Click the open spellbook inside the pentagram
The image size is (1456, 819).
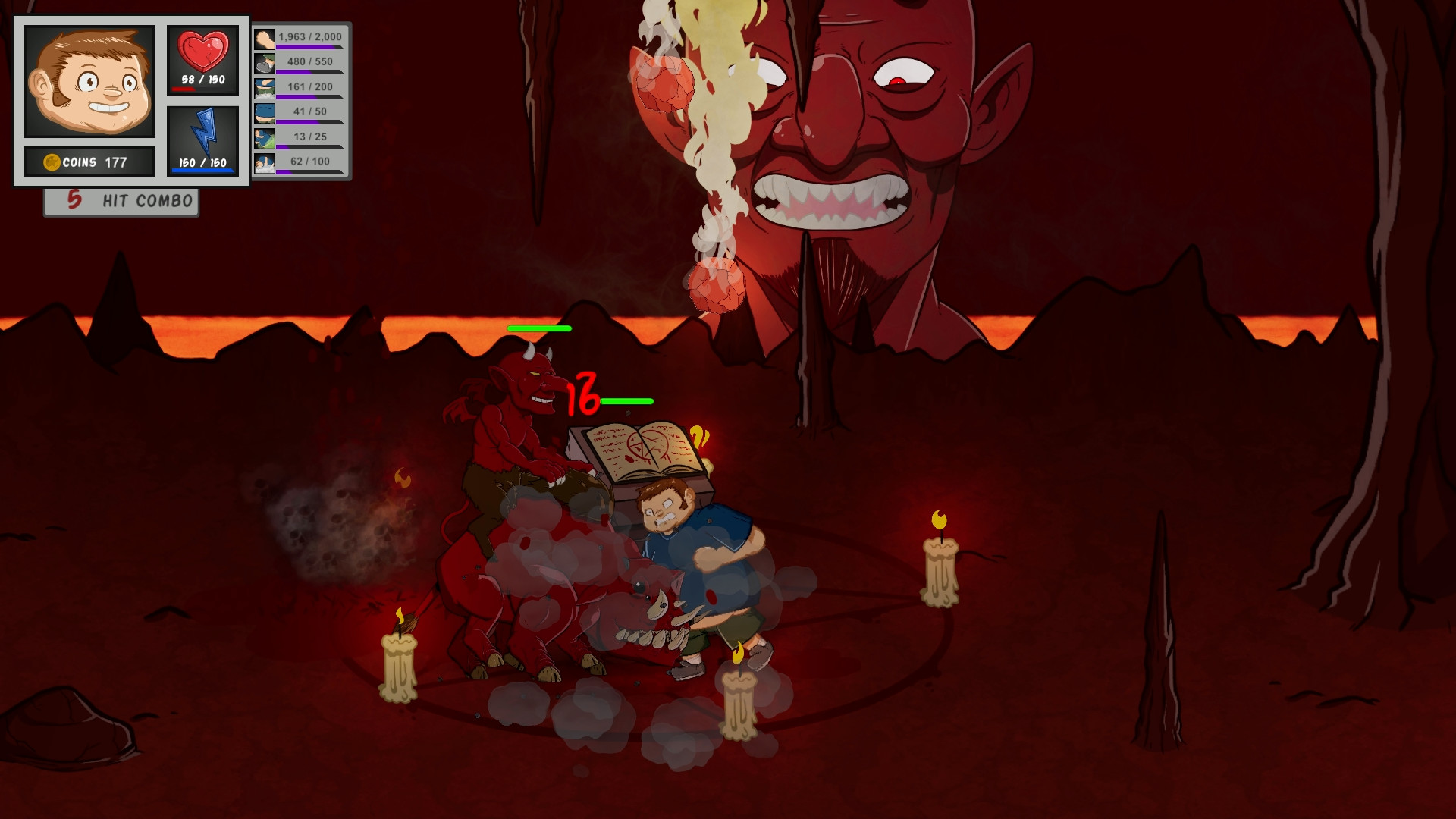(644, 447)
